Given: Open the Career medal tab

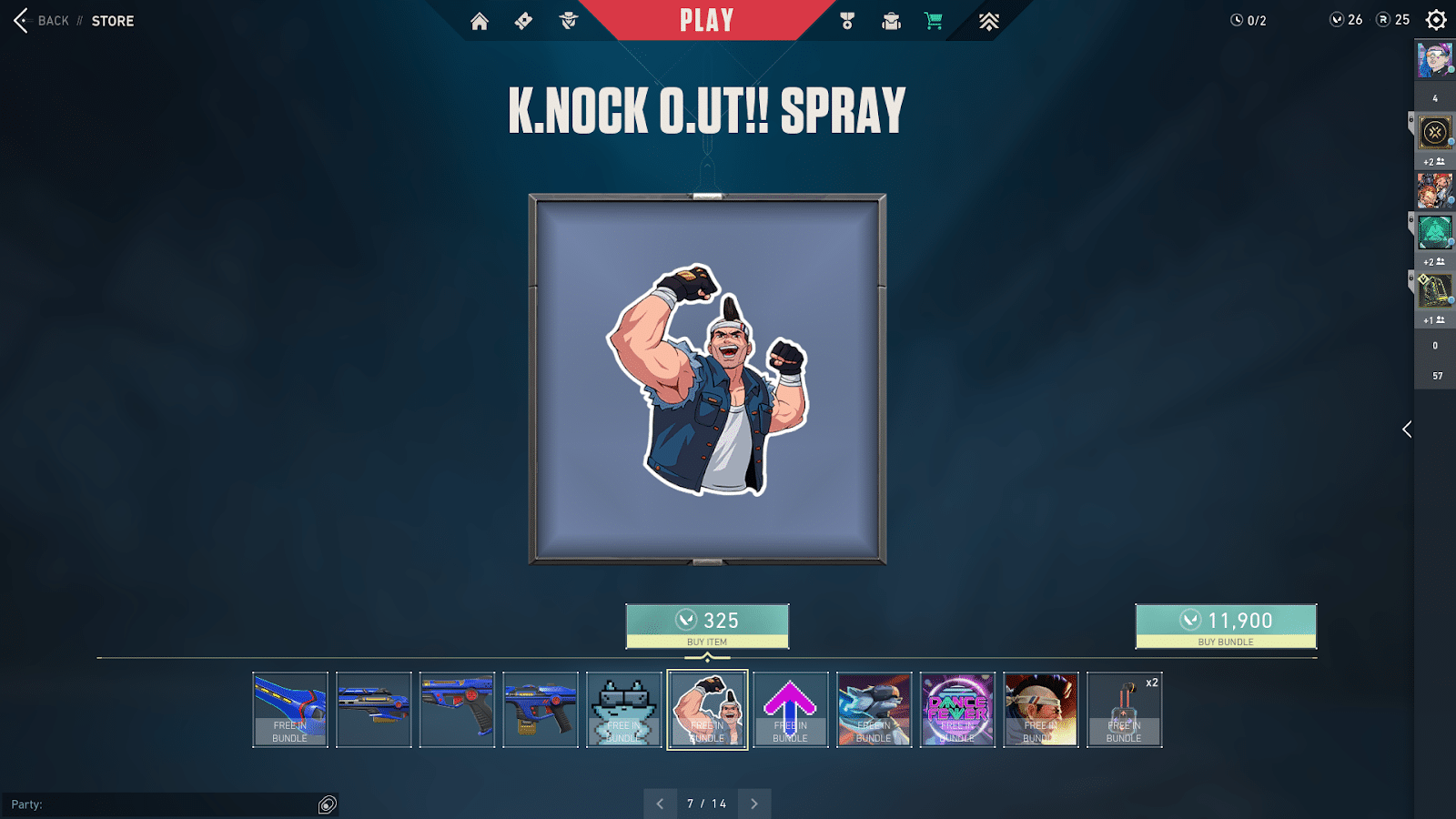Looking at the screenshot, I should click(x=847, y=21).
